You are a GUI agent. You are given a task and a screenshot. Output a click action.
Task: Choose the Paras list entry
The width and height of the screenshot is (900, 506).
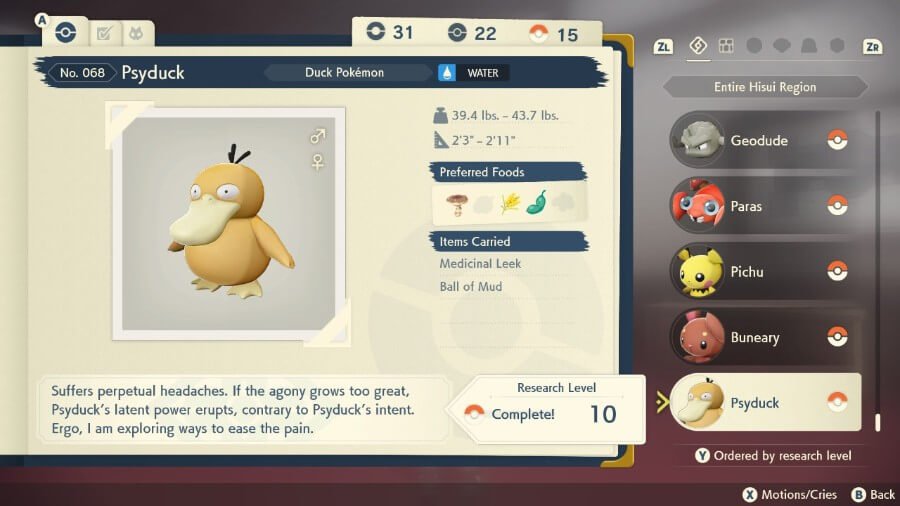(x=765, y=206)
